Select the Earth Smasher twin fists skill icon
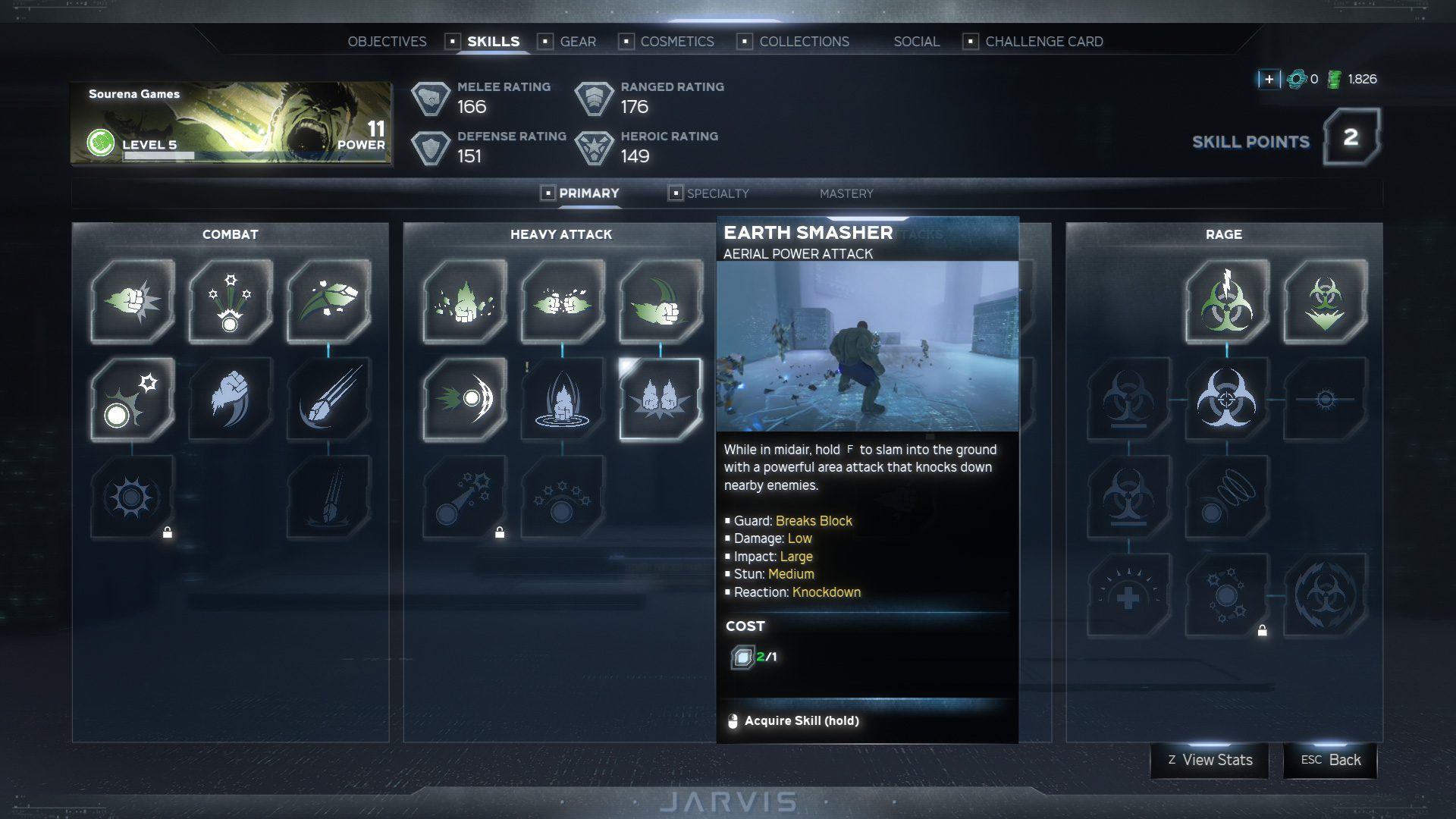 tap(661, 399)
